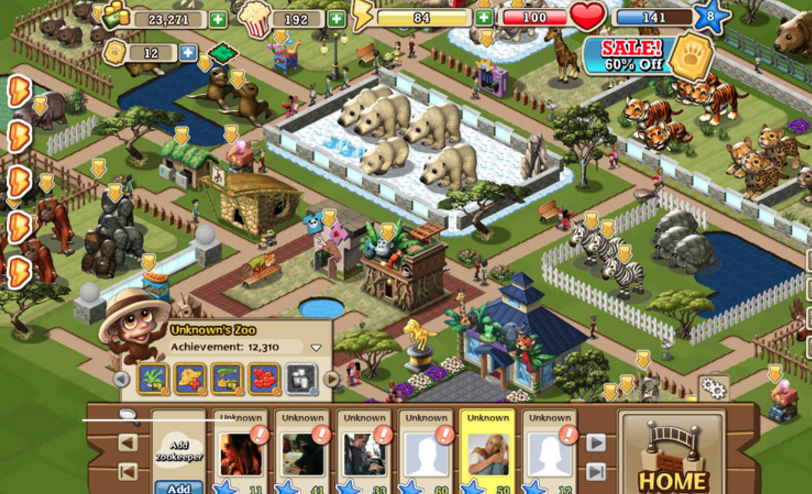The height and width of the screenshot is (494, 812).
Task: Go back to your zoo with HOME
Action: click(673, 458)
